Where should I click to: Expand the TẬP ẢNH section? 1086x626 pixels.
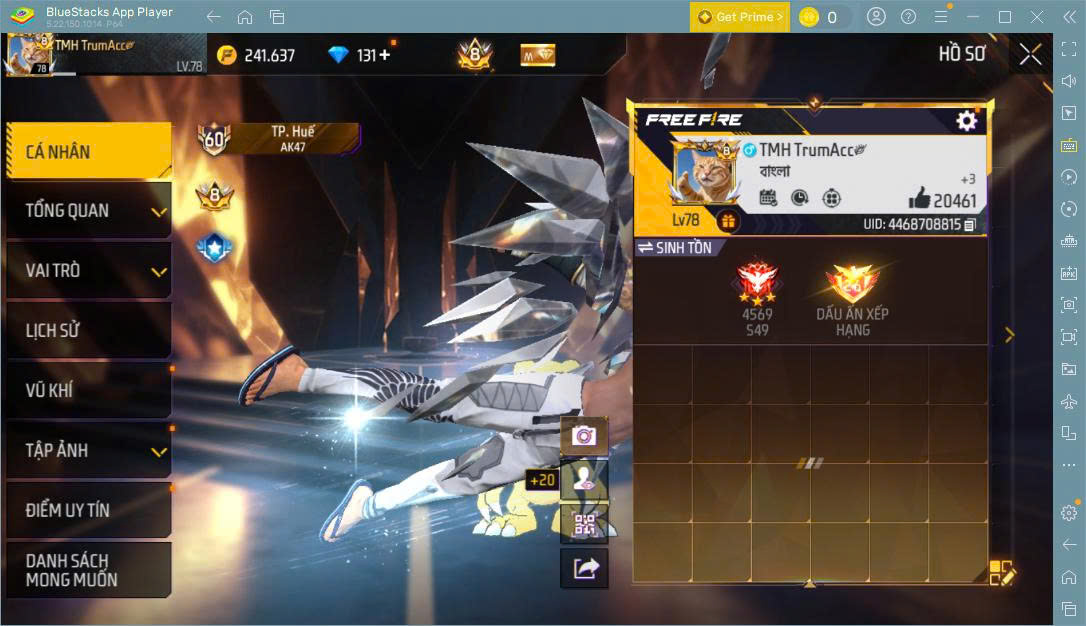(x=88, y=450)
